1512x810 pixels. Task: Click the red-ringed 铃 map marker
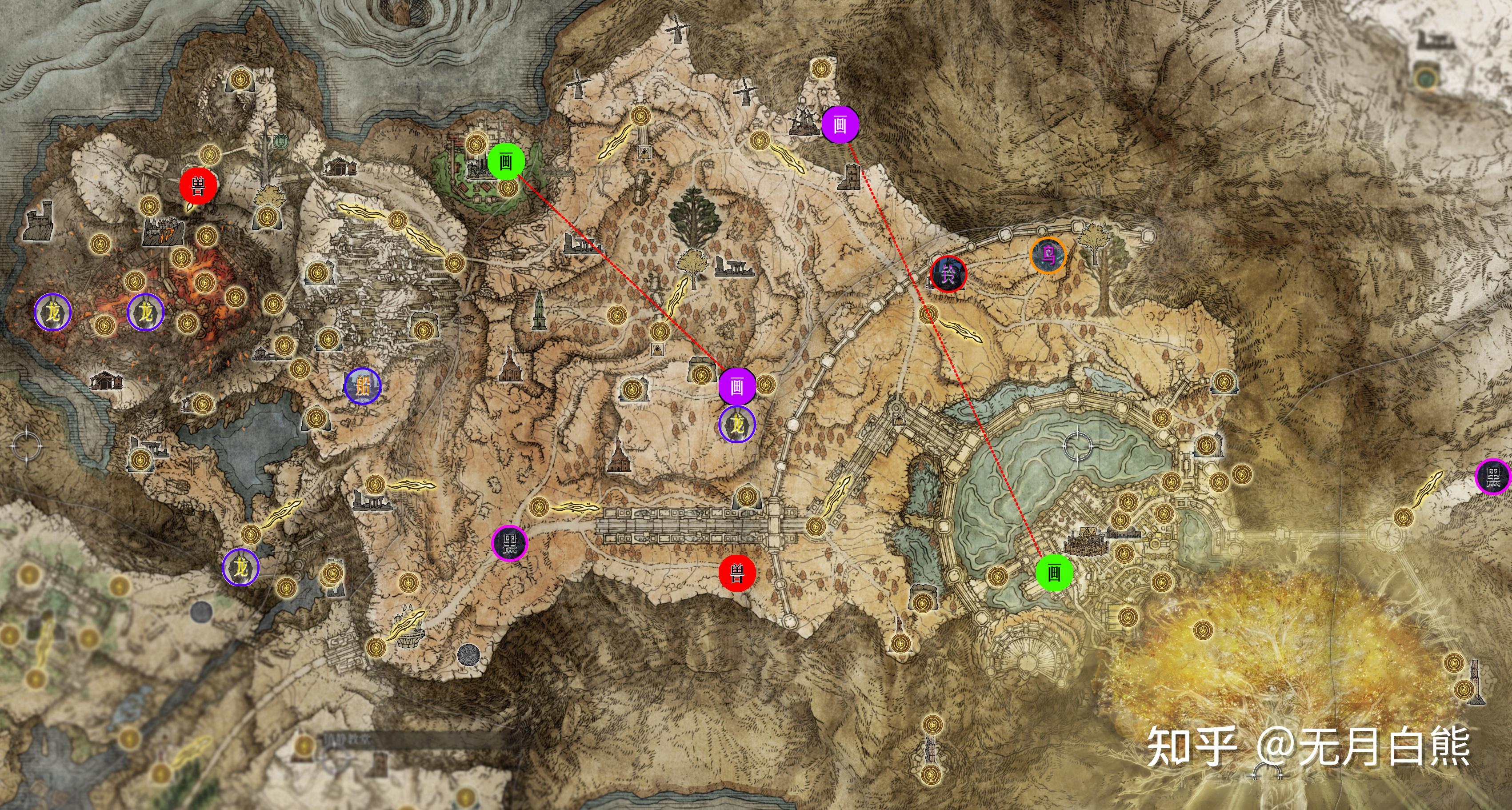pos(948,273)
